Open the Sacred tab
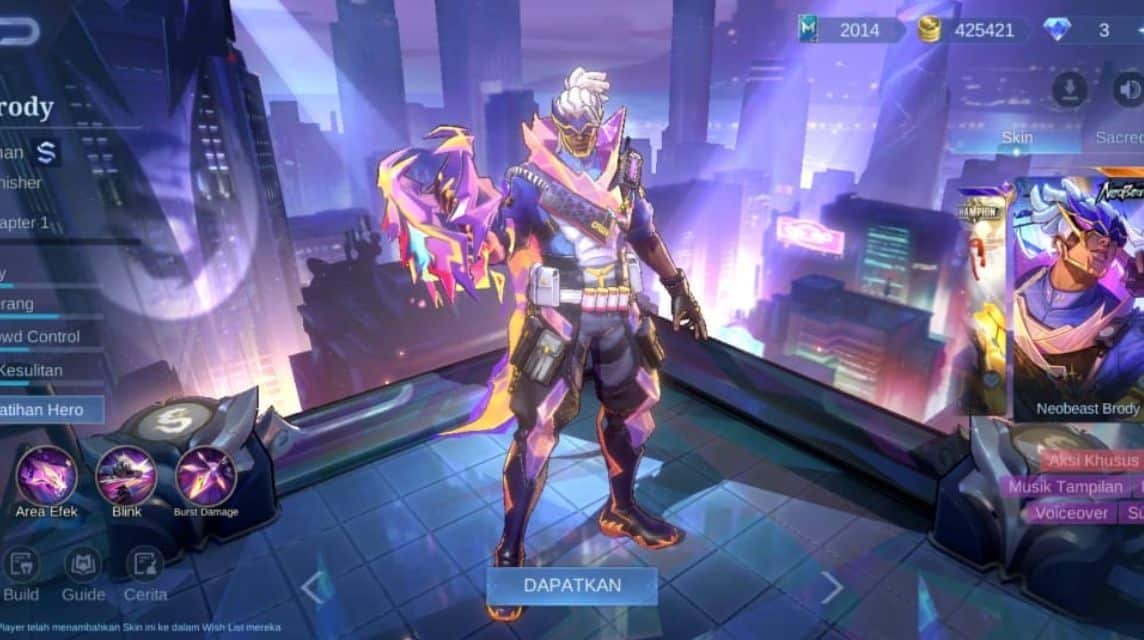This screenshot has height=640, width=1144. 1118,137
